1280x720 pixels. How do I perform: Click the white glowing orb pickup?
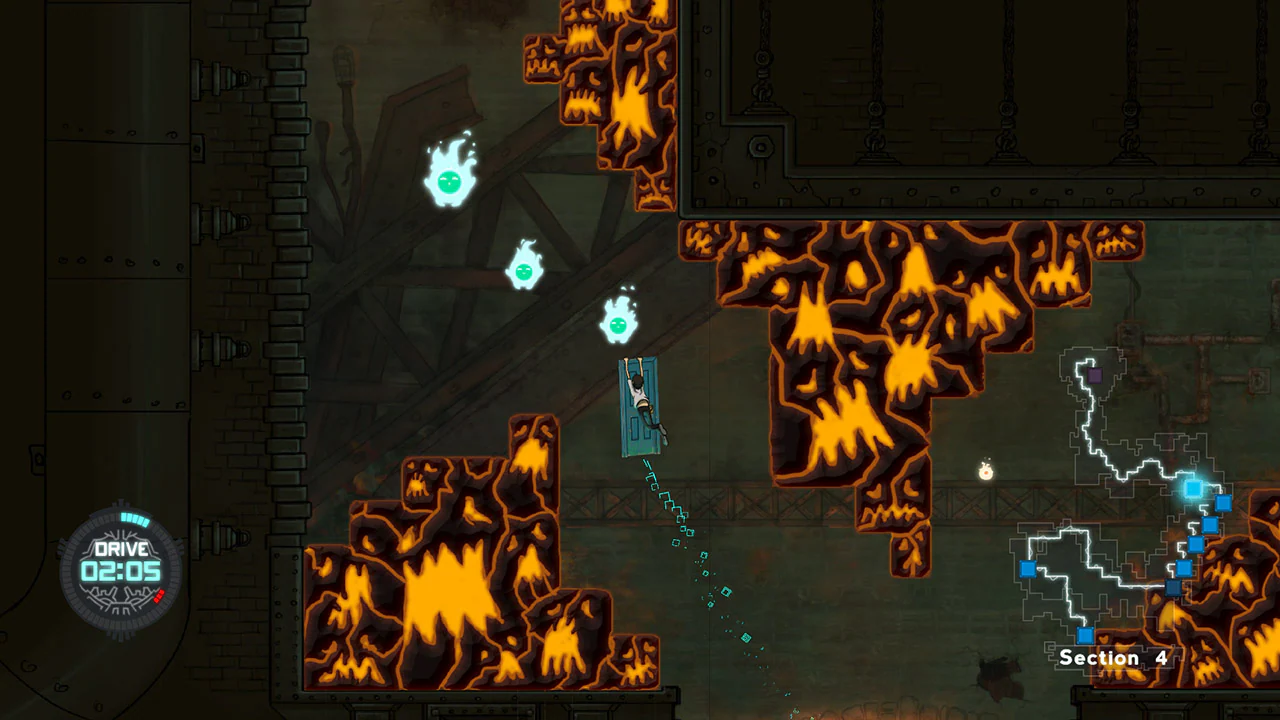986,471
